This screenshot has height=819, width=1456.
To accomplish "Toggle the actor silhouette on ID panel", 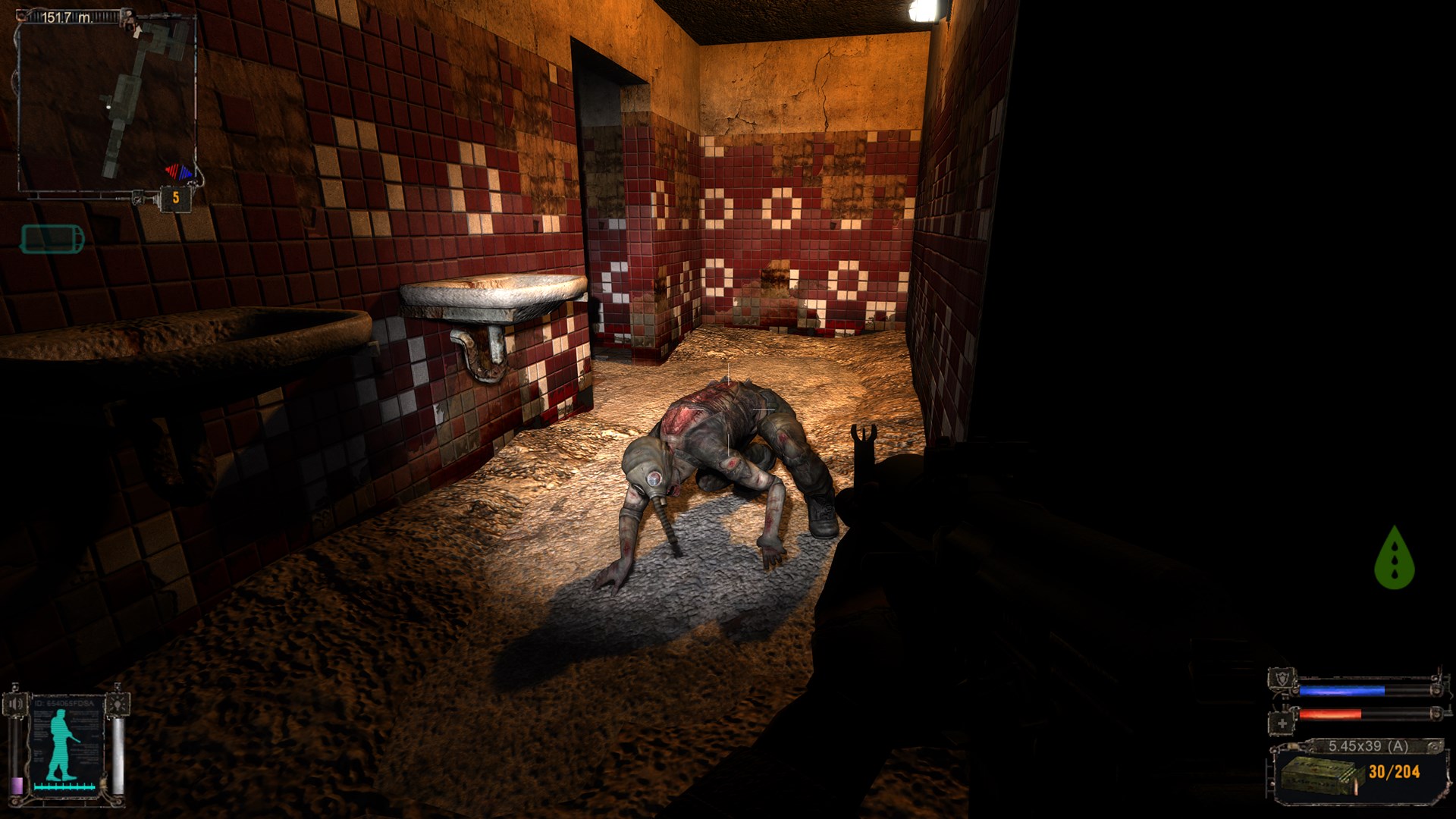I will click(x=61, y=741).
